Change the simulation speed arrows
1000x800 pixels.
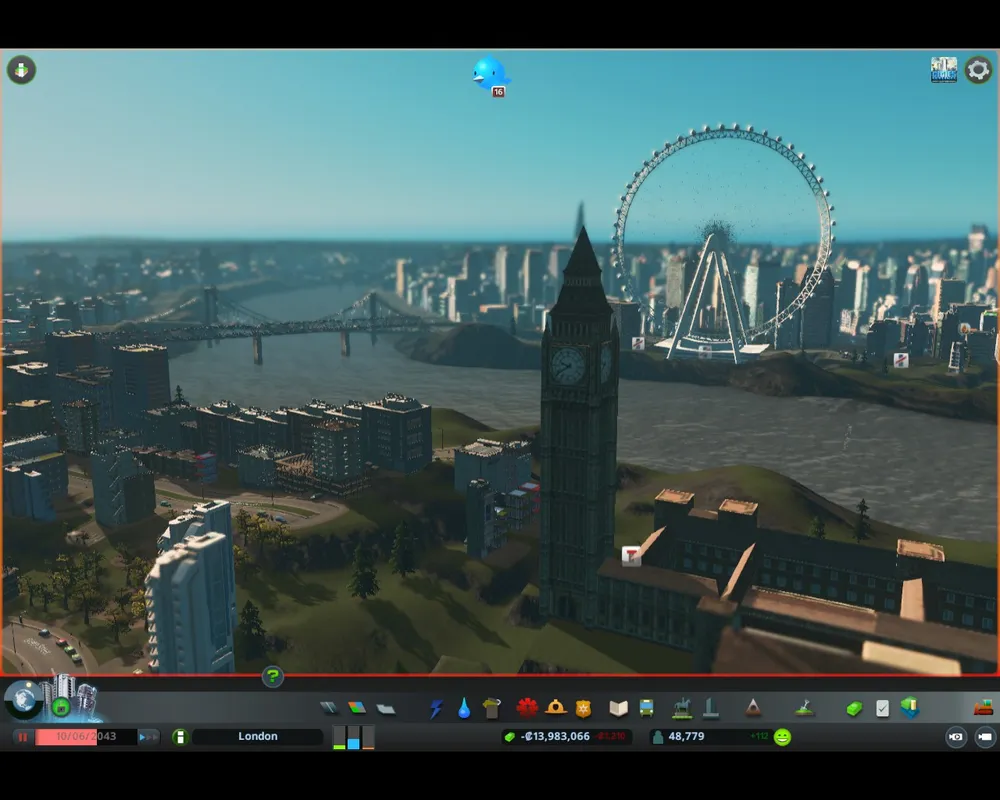pyautogui.click(x=148, y=737)
